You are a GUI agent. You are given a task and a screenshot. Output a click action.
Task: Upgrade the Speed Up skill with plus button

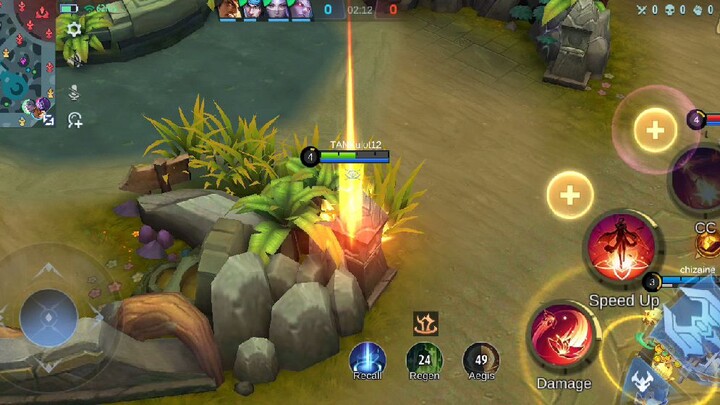(570, 194)
